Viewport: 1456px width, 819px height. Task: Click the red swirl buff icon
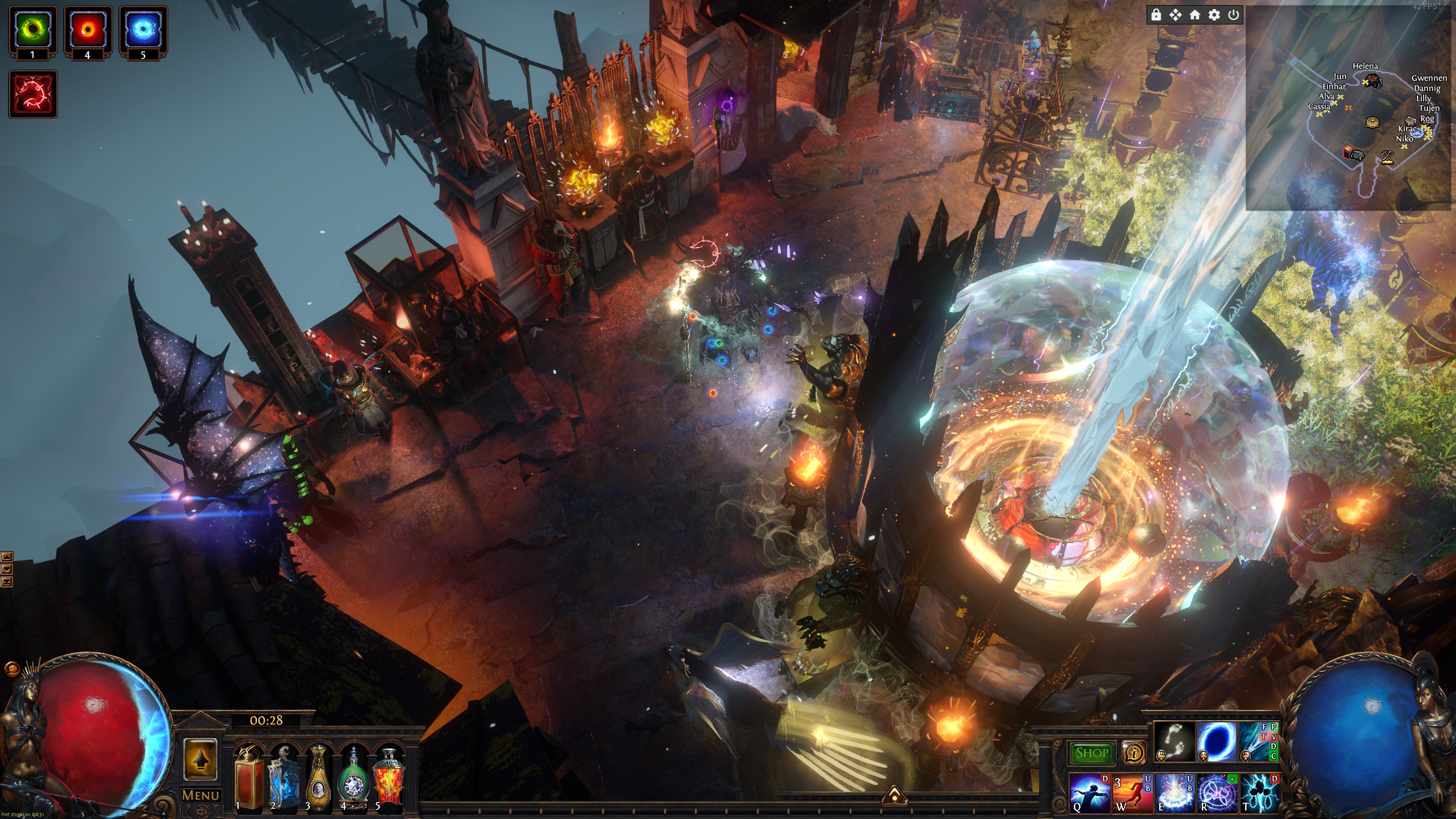pyautogui.click(x=33, y=94)
